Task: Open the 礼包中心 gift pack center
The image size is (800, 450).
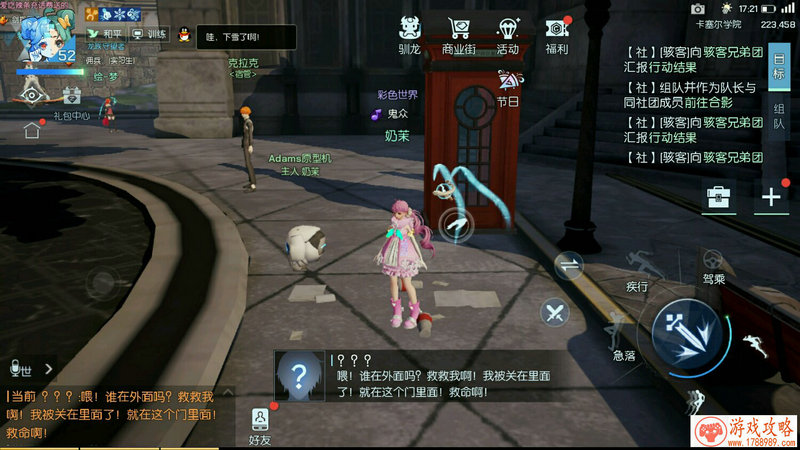Action: pyautogui.click(x=72, y=97)
